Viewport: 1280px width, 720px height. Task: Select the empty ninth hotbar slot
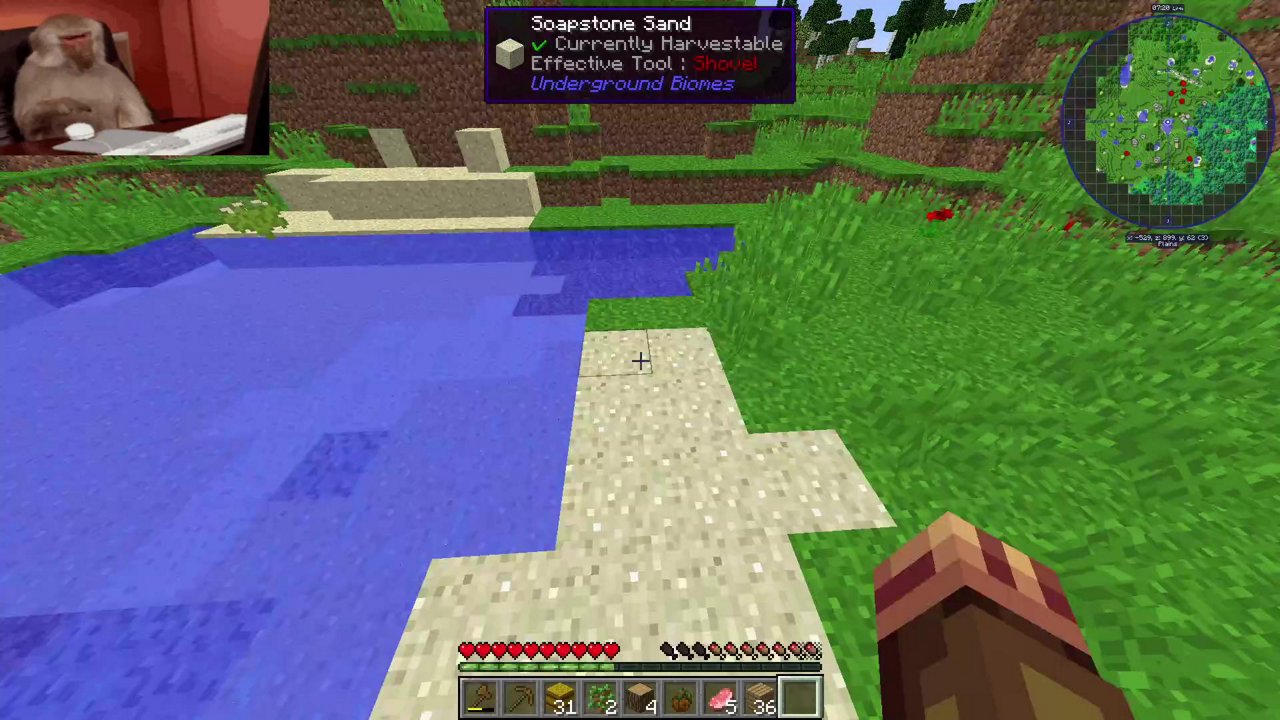click(x=798, y=696)
